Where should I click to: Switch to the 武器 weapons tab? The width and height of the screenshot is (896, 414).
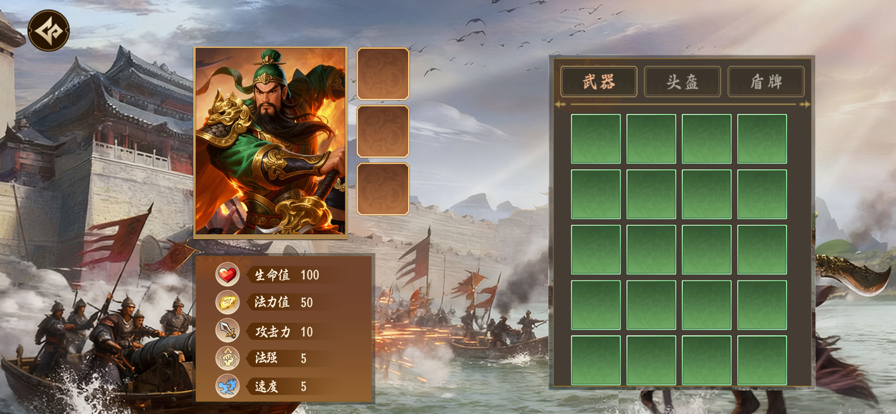tap(598, 82)
